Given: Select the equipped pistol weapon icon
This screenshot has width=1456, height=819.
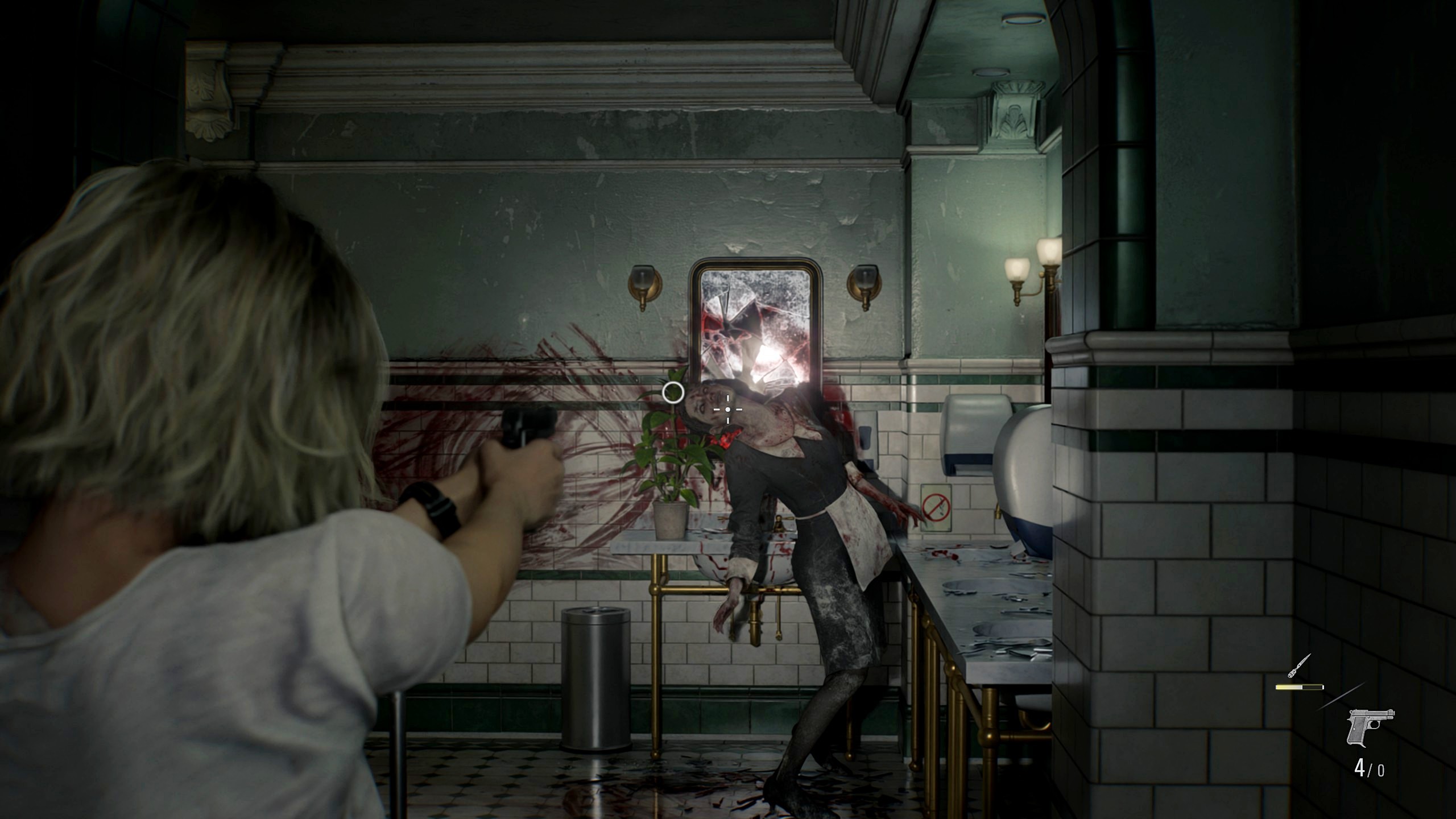Looking at the screenshot, I should (x=1370, y=727).
